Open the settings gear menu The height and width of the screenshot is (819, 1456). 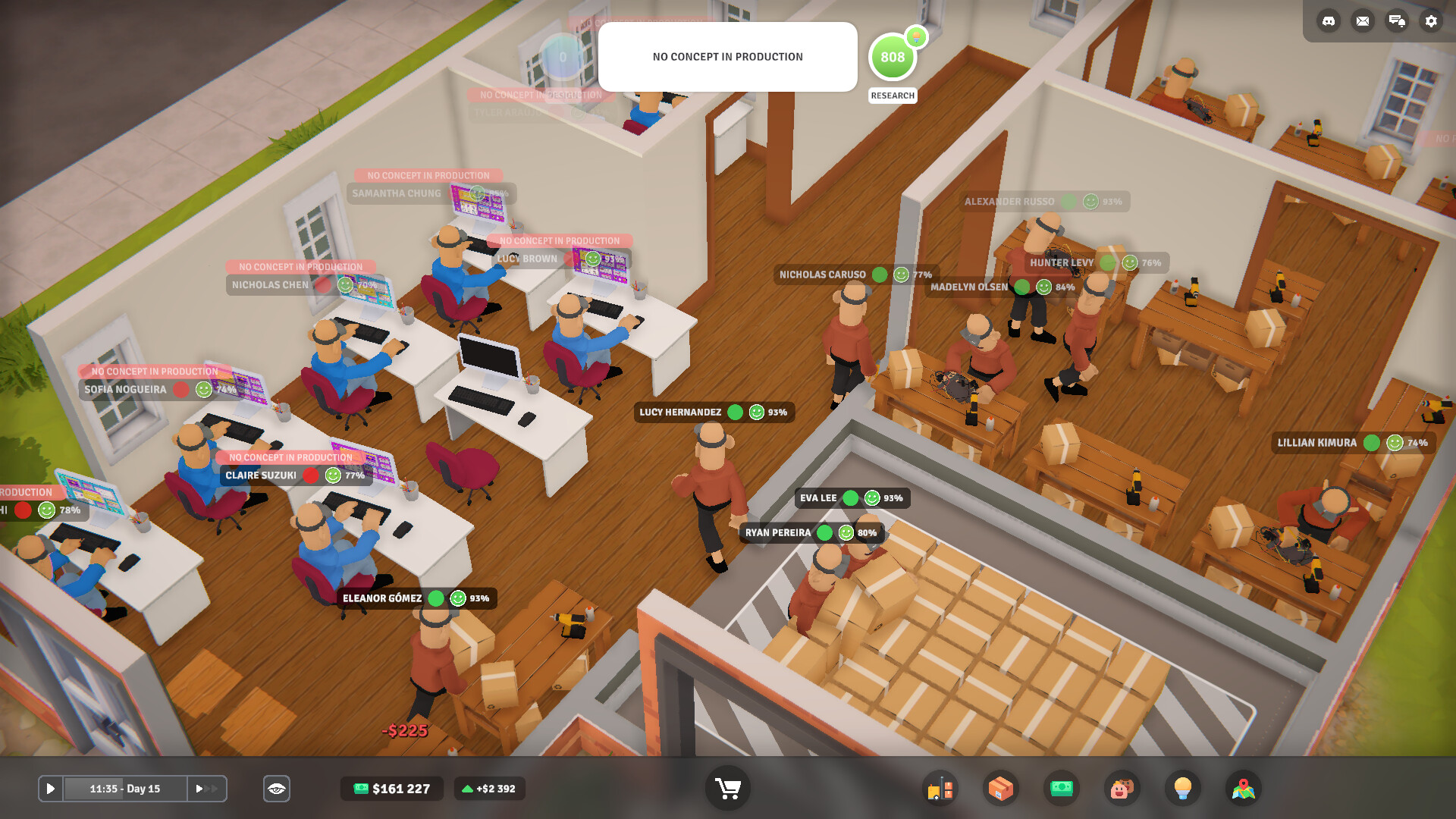tap(1432, 21)
